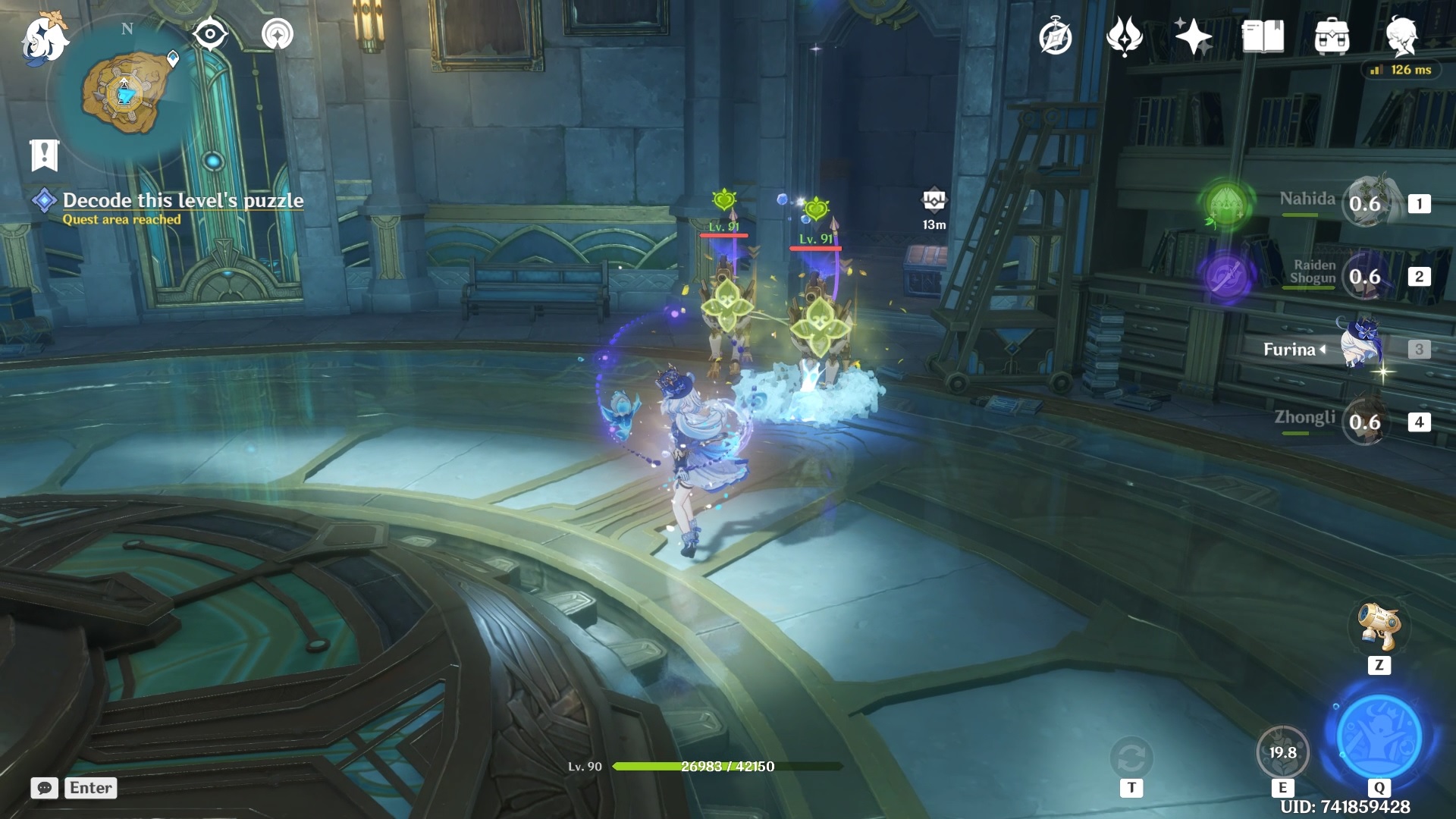Click the circular arrows swap icon

click(x=1131, y=758)
